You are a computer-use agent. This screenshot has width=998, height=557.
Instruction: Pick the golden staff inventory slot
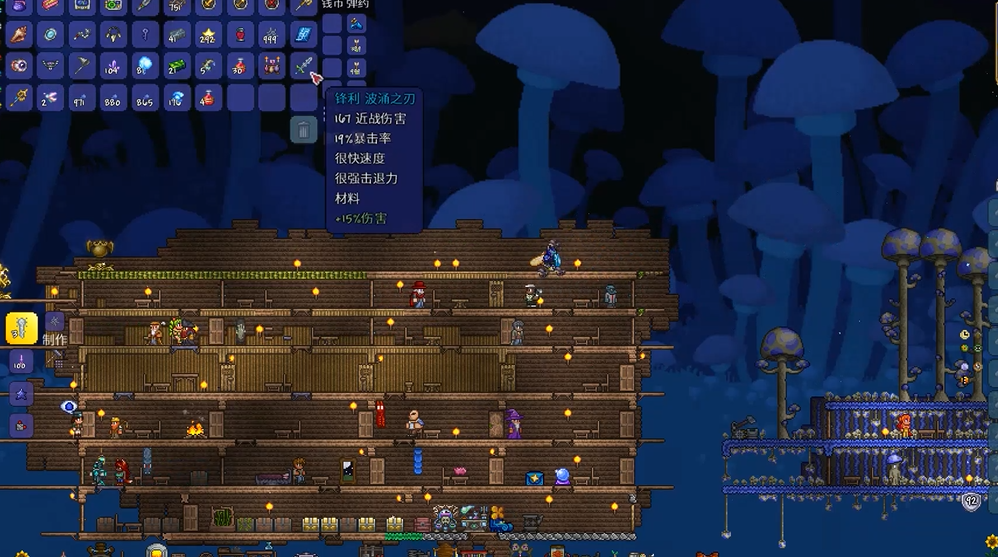tap(19, 98)
